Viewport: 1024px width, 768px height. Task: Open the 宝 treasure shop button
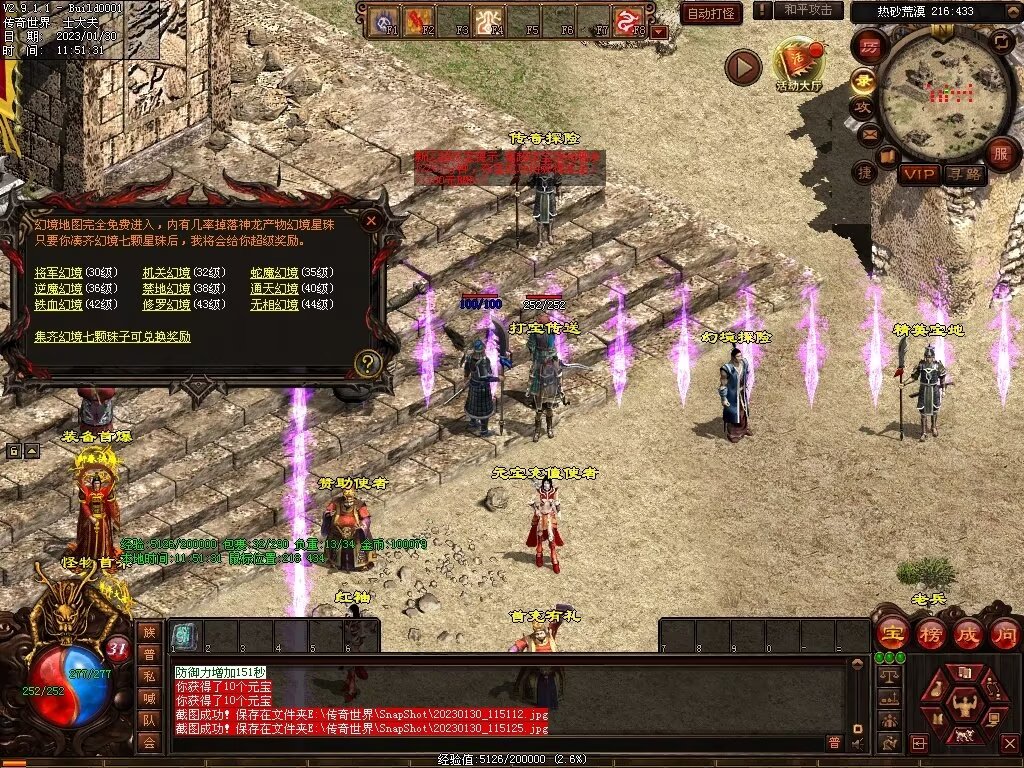(891, 633)
